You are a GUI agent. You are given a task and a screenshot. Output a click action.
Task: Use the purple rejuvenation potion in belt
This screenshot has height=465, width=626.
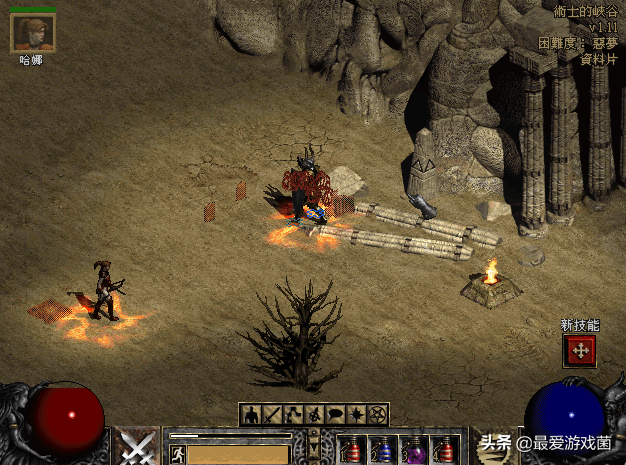click(x=413, y=450)
